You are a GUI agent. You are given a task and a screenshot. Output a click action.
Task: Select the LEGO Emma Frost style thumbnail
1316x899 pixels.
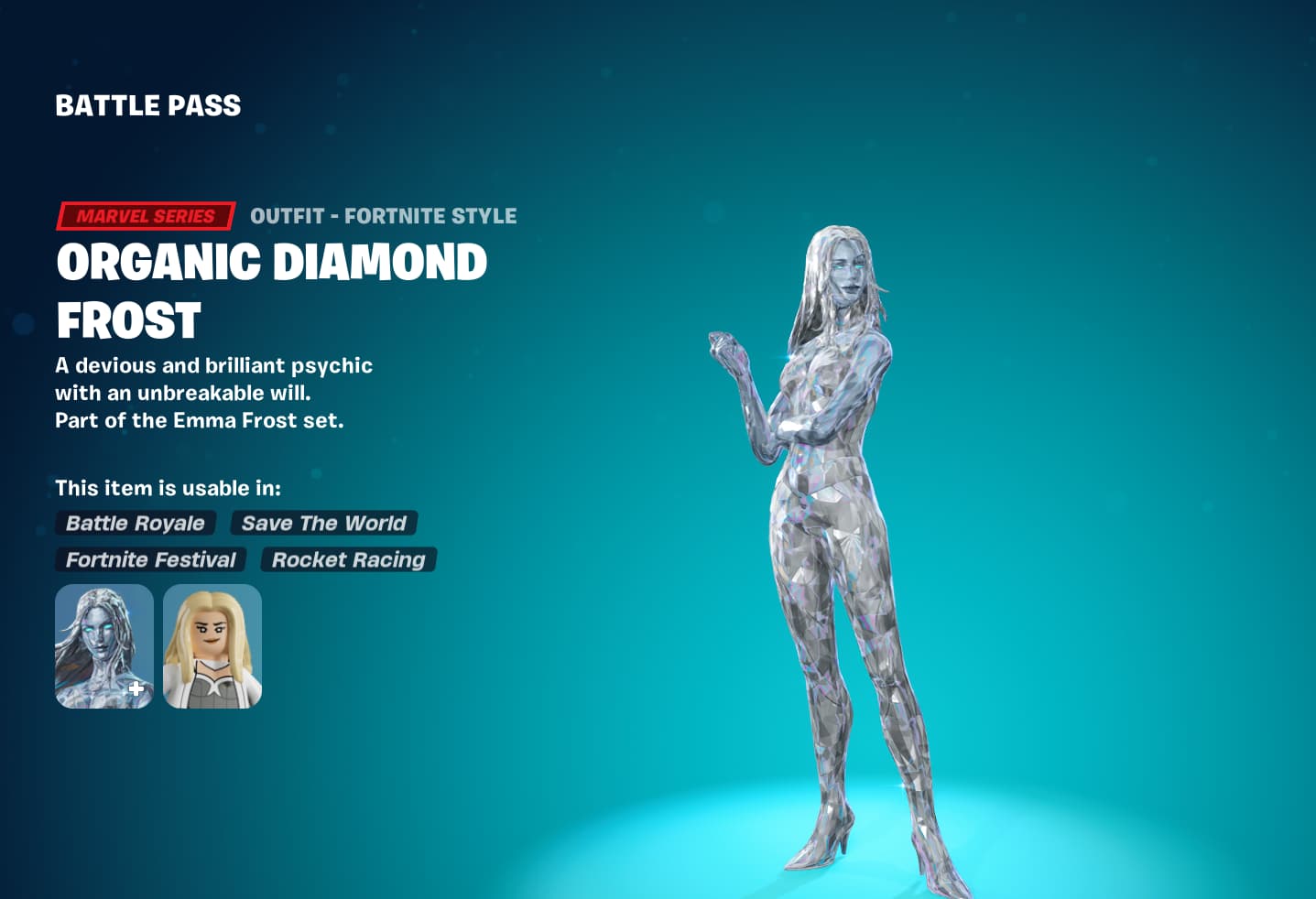(212, 645)
